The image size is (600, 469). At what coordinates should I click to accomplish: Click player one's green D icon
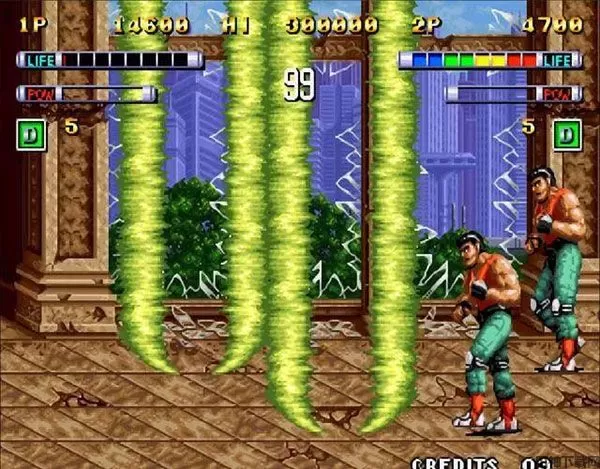coord(31,134)
